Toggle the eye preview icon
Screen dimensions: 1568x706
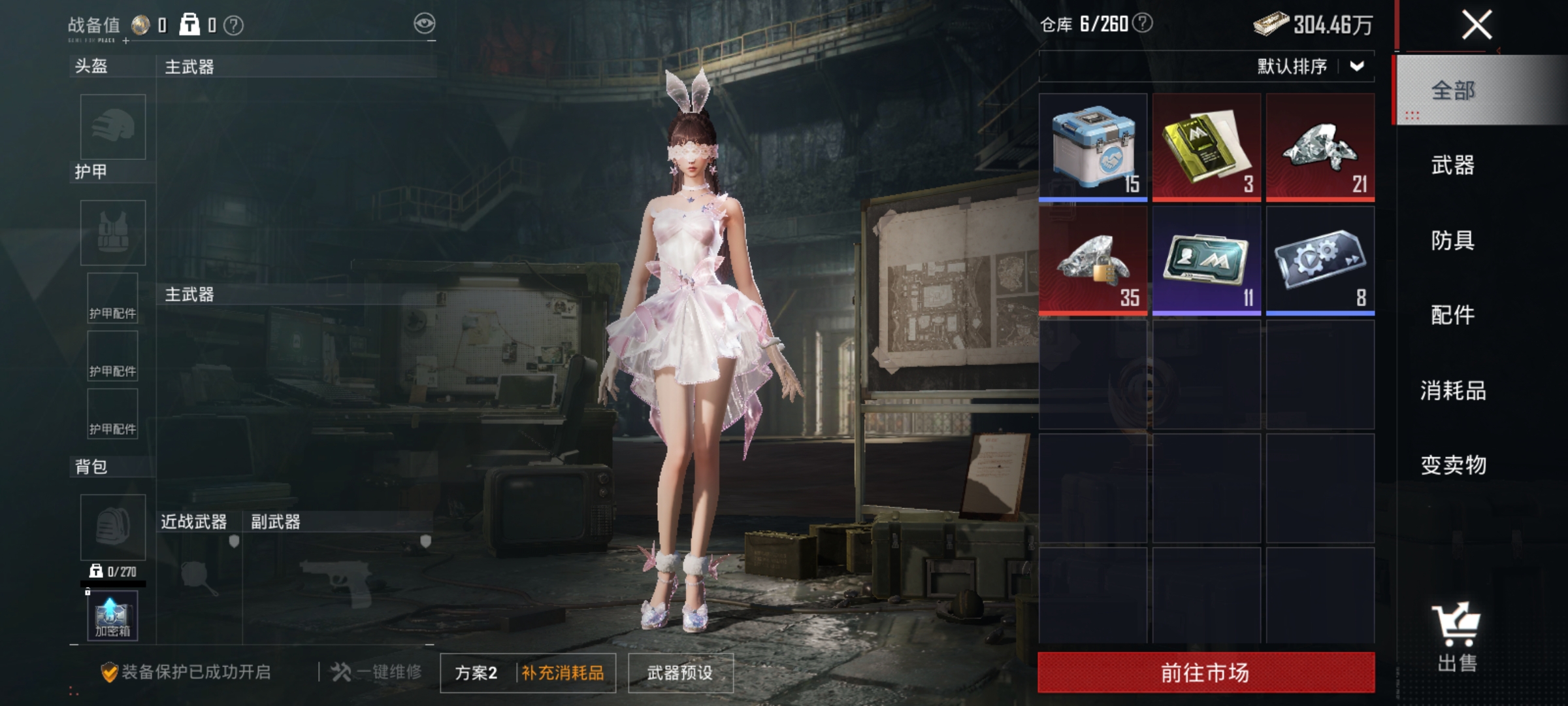[425, 22]
